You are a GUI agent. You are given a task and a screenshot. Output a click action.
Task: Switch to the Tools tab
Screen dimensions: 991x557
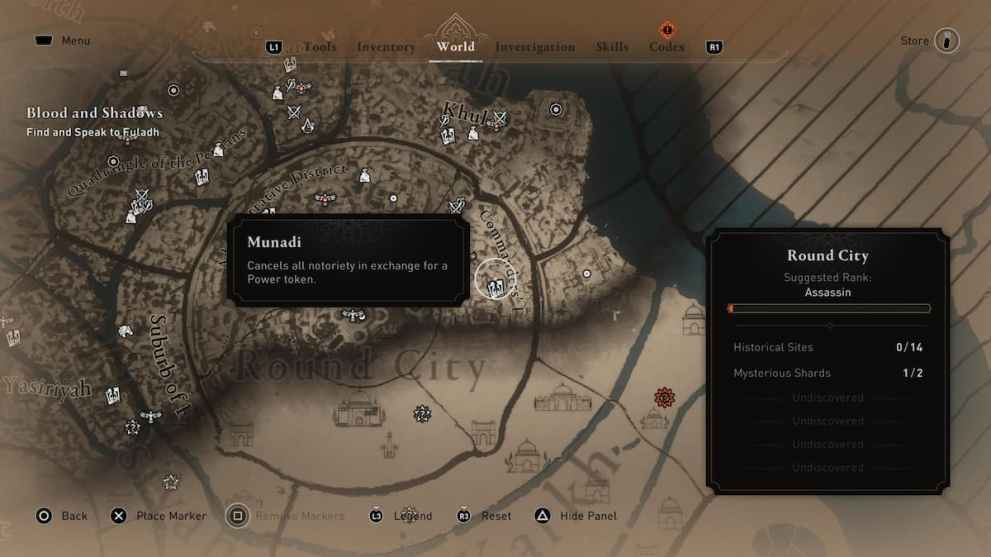point(320,47)
